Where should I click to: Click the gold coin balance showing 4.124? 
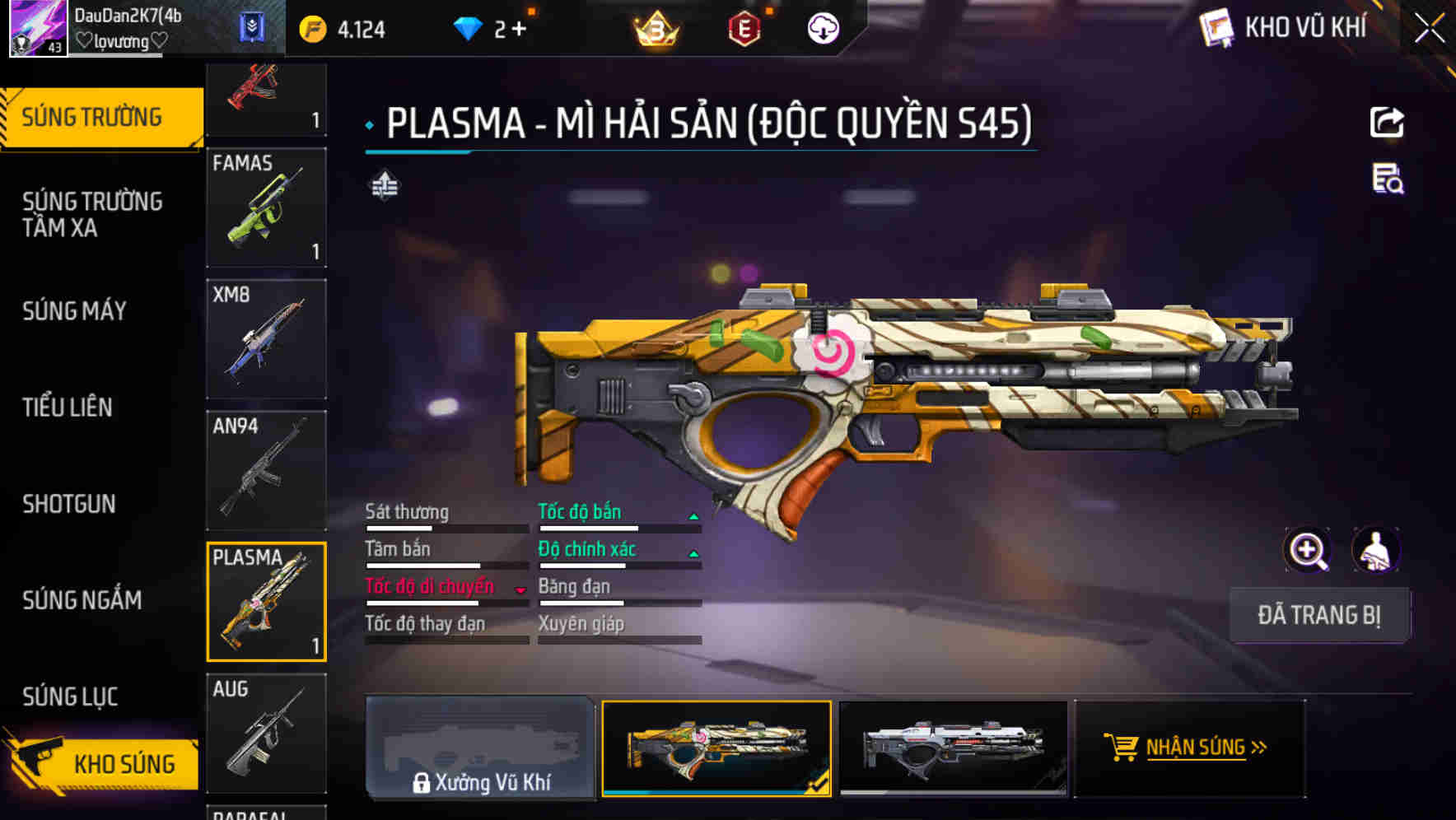[339, 27]
